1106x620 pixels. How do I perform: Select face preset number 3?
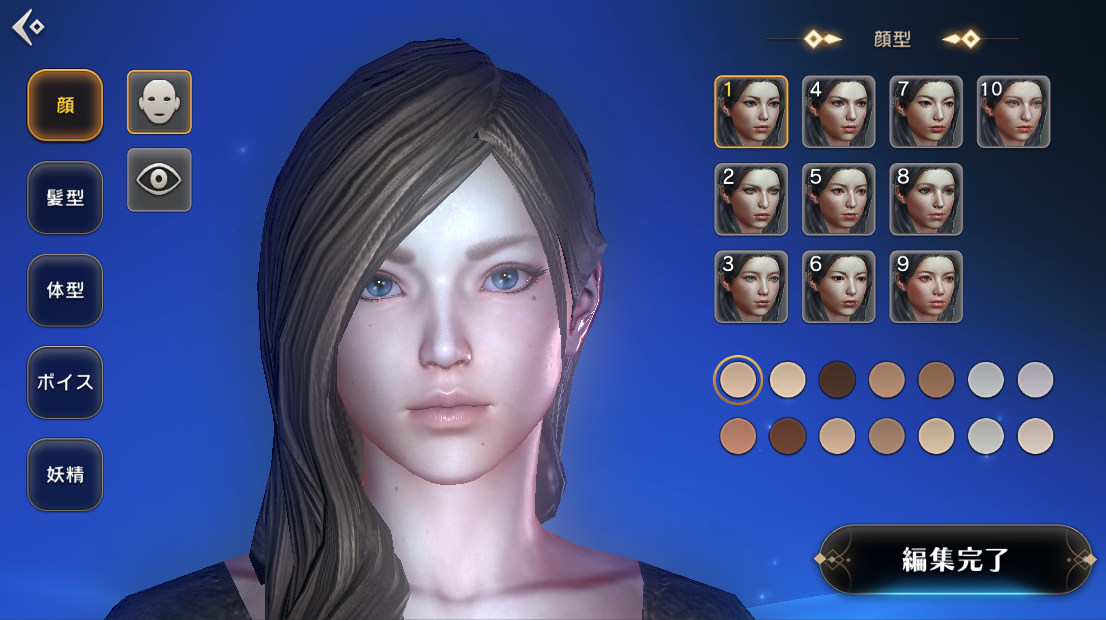click(x=751, y=287)
